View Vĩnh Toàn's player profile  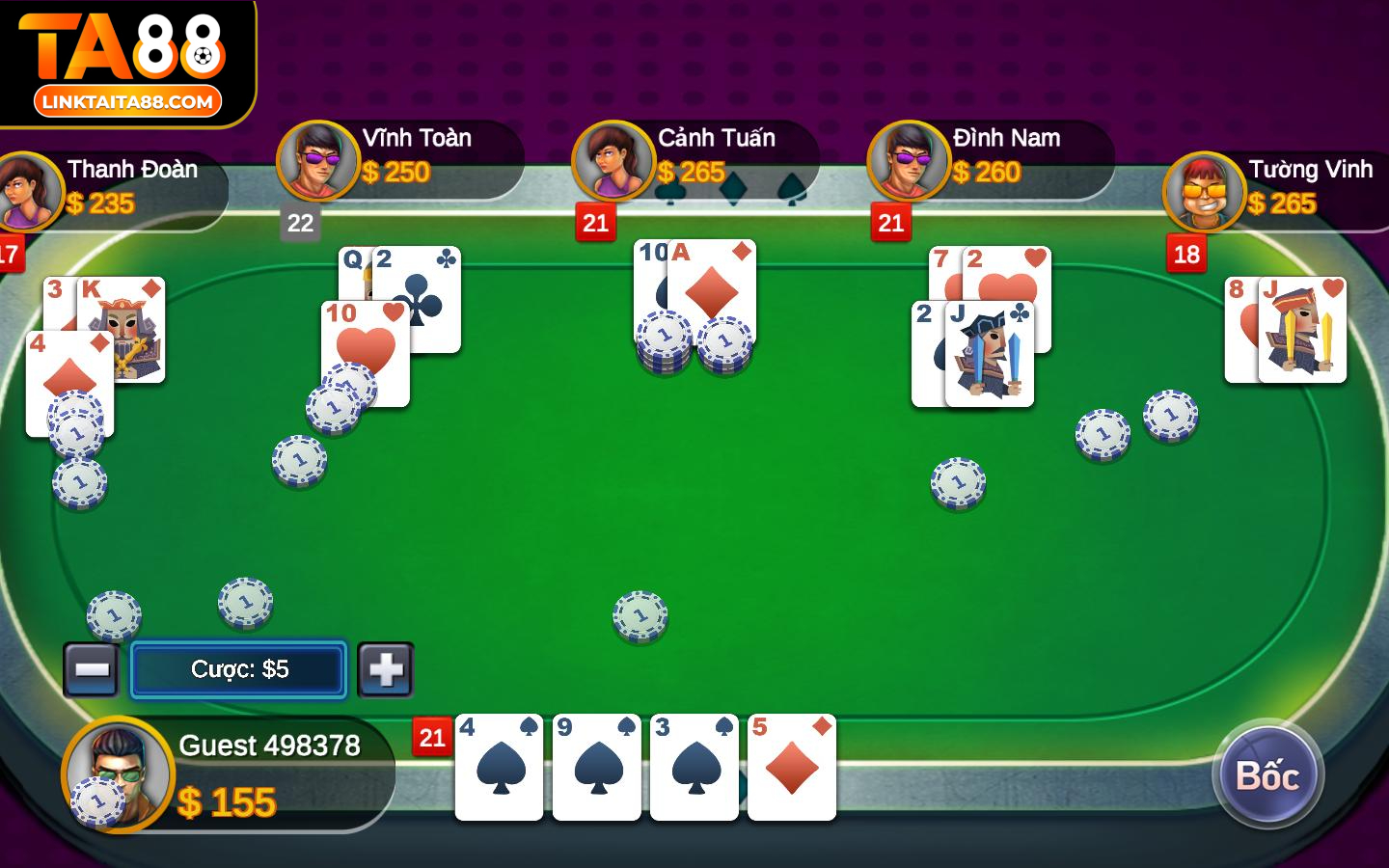(318, 161)
